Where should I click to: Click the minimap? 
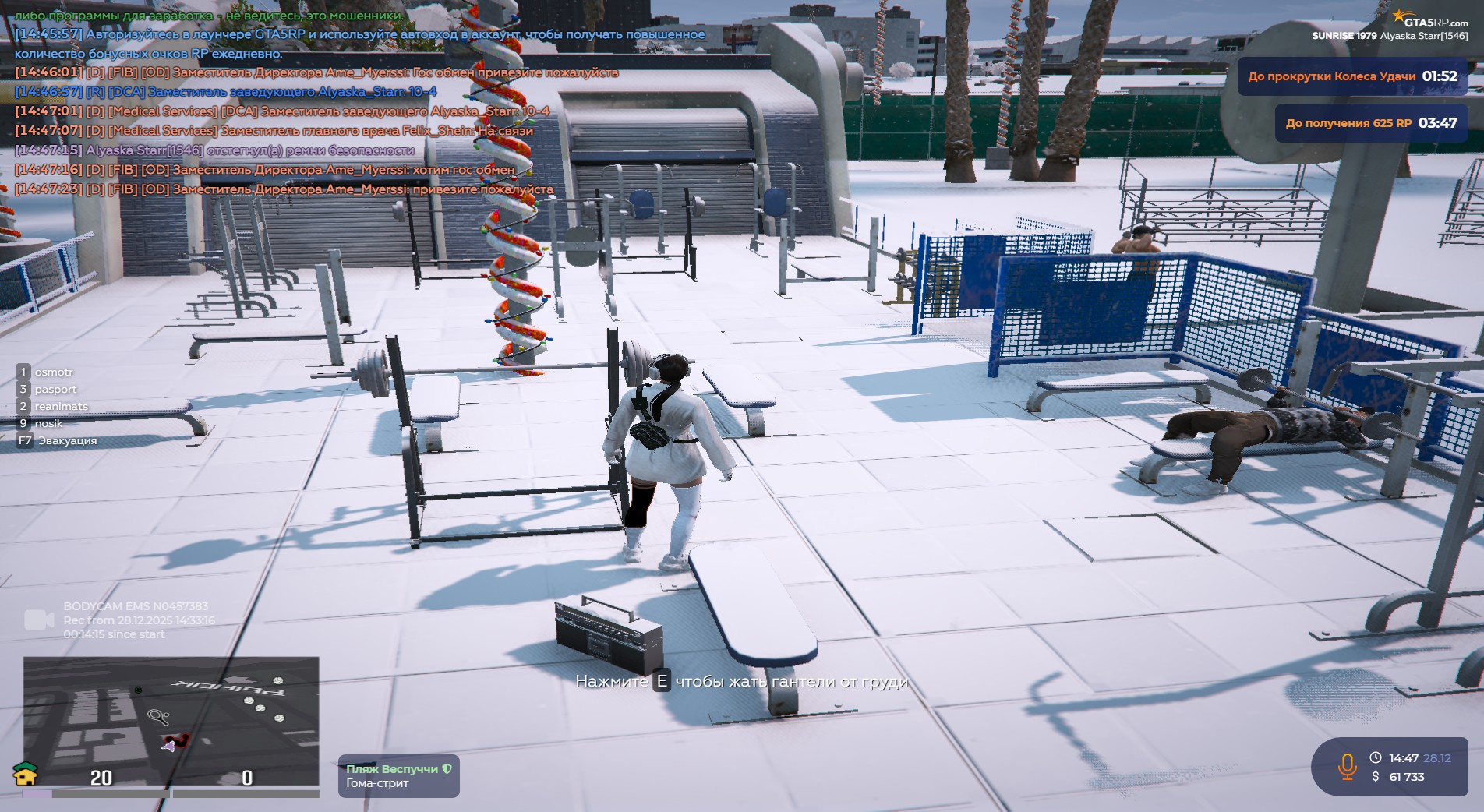click(171, 721)
